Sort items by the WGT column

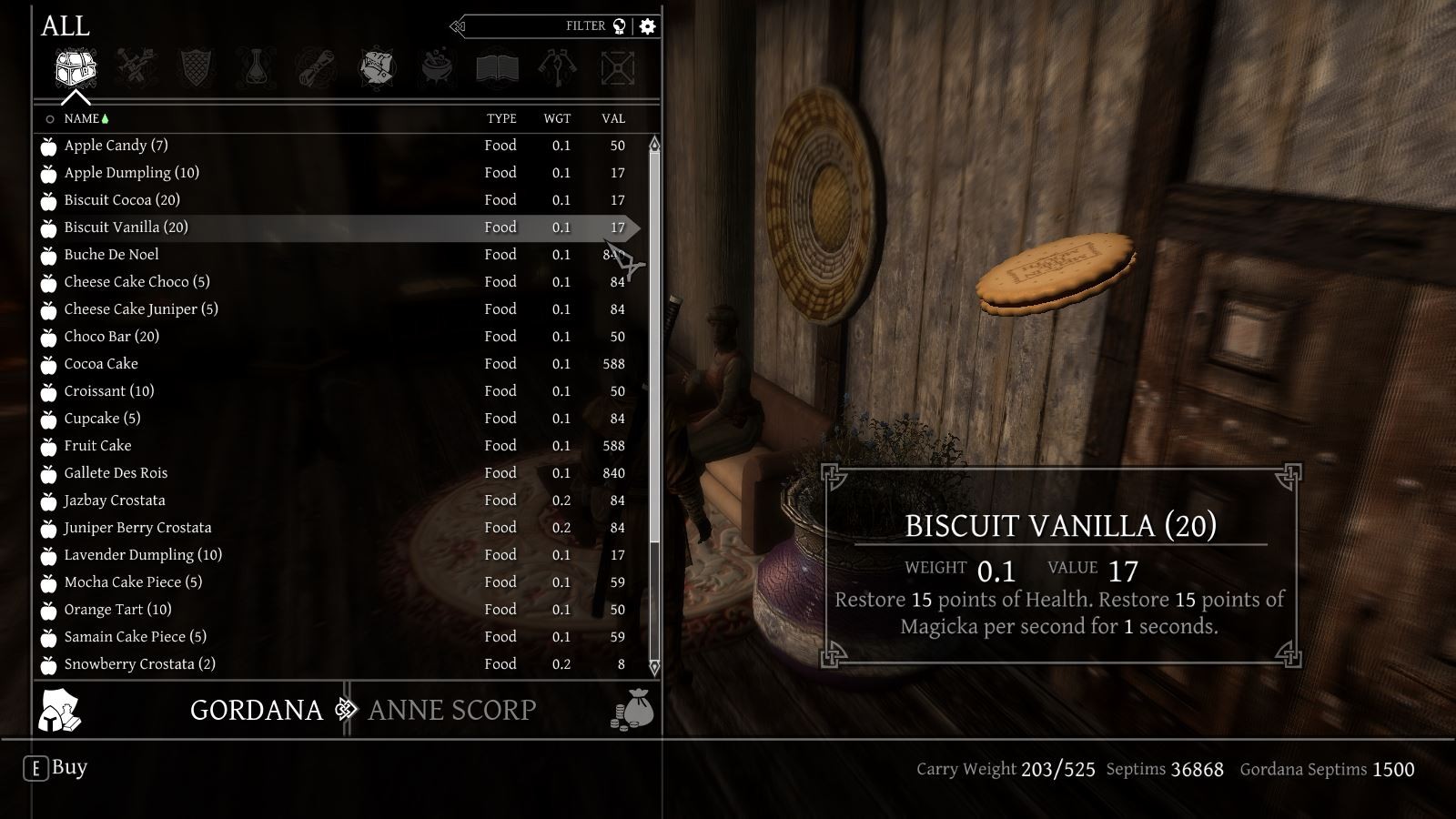pos(557,118)
